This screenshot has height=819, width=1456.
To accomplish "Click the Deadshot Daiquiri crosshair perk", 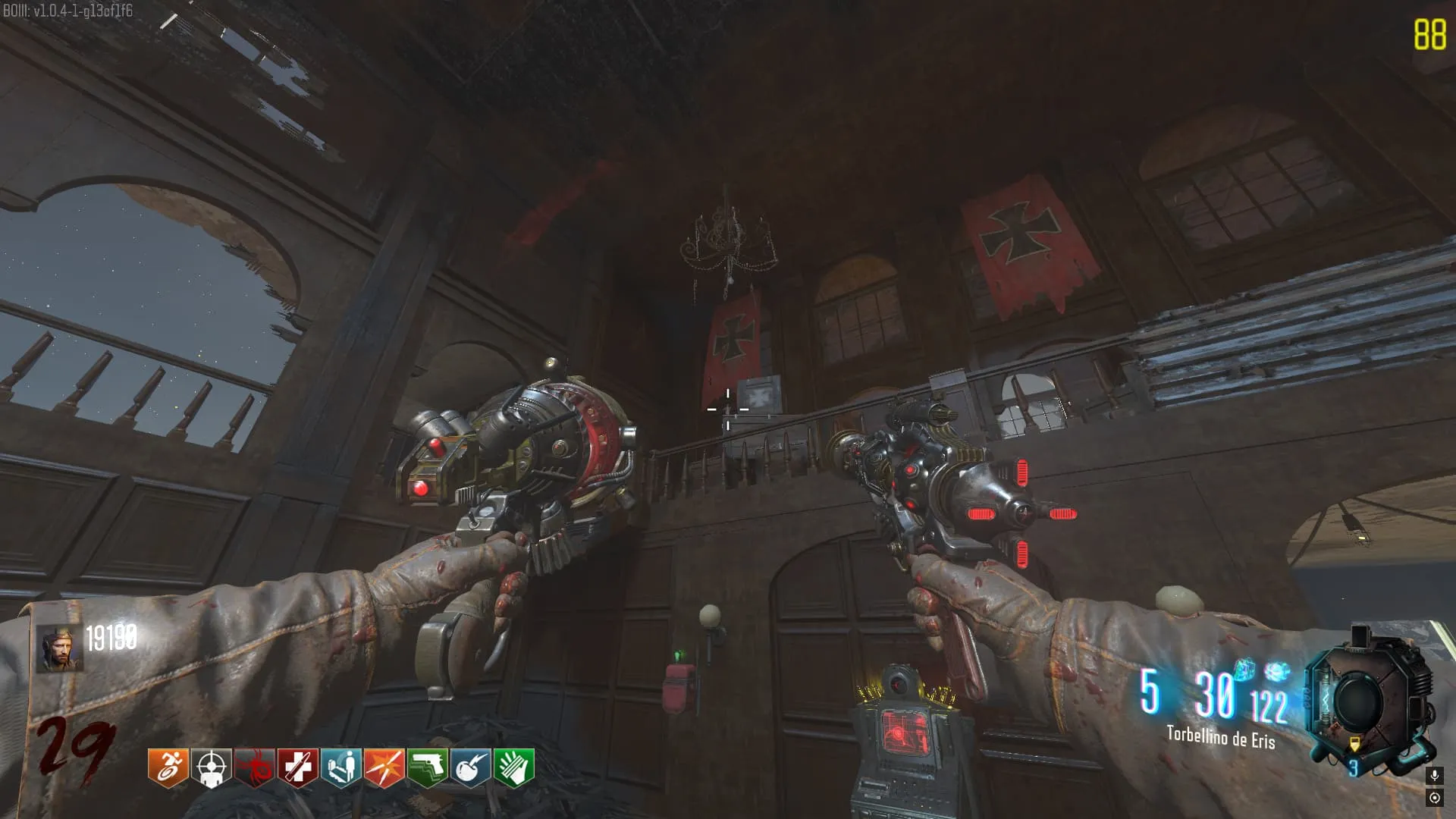I will click(x=212, y=767).
